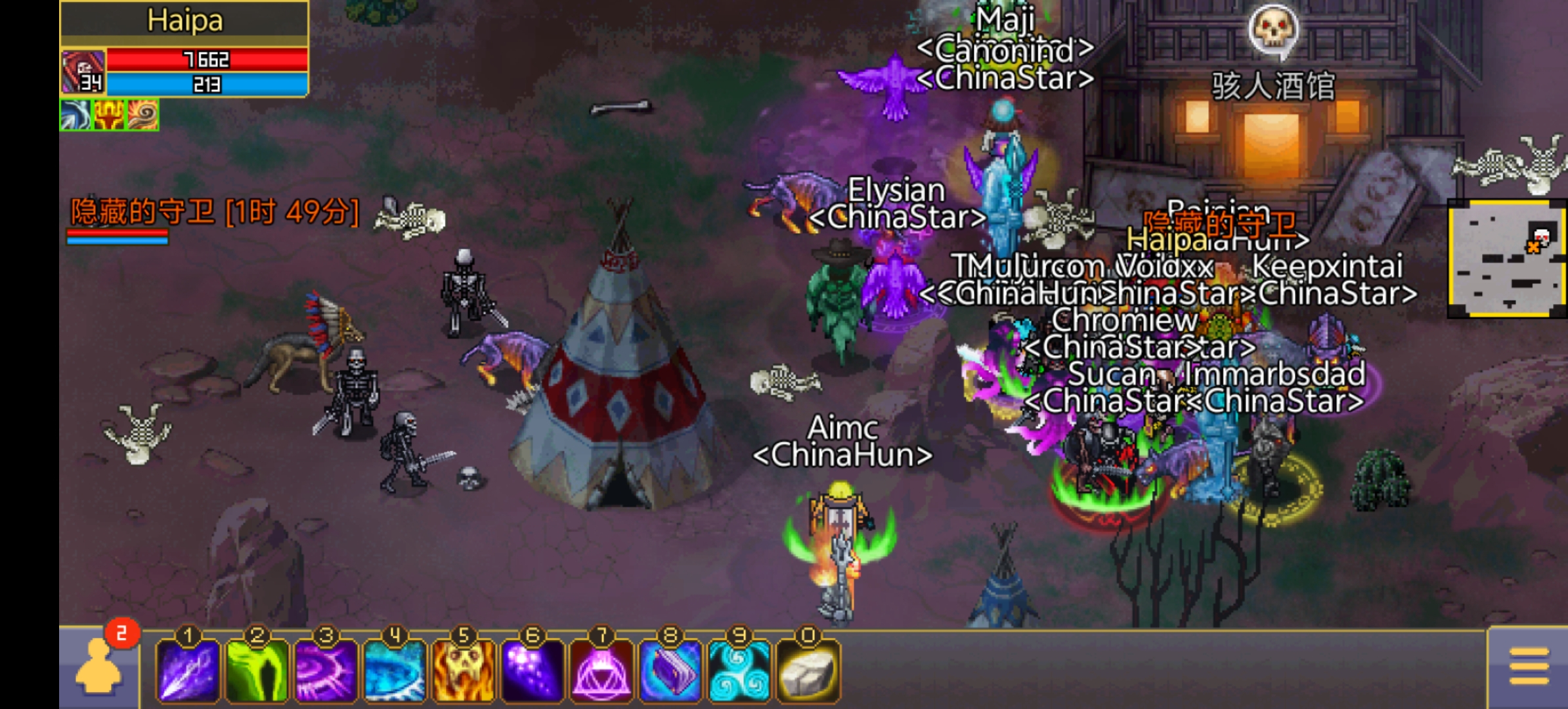Use the purple spellbook skill in slot 8
Viewport: 1568px width, 709px height.
(x=670, y=671)
